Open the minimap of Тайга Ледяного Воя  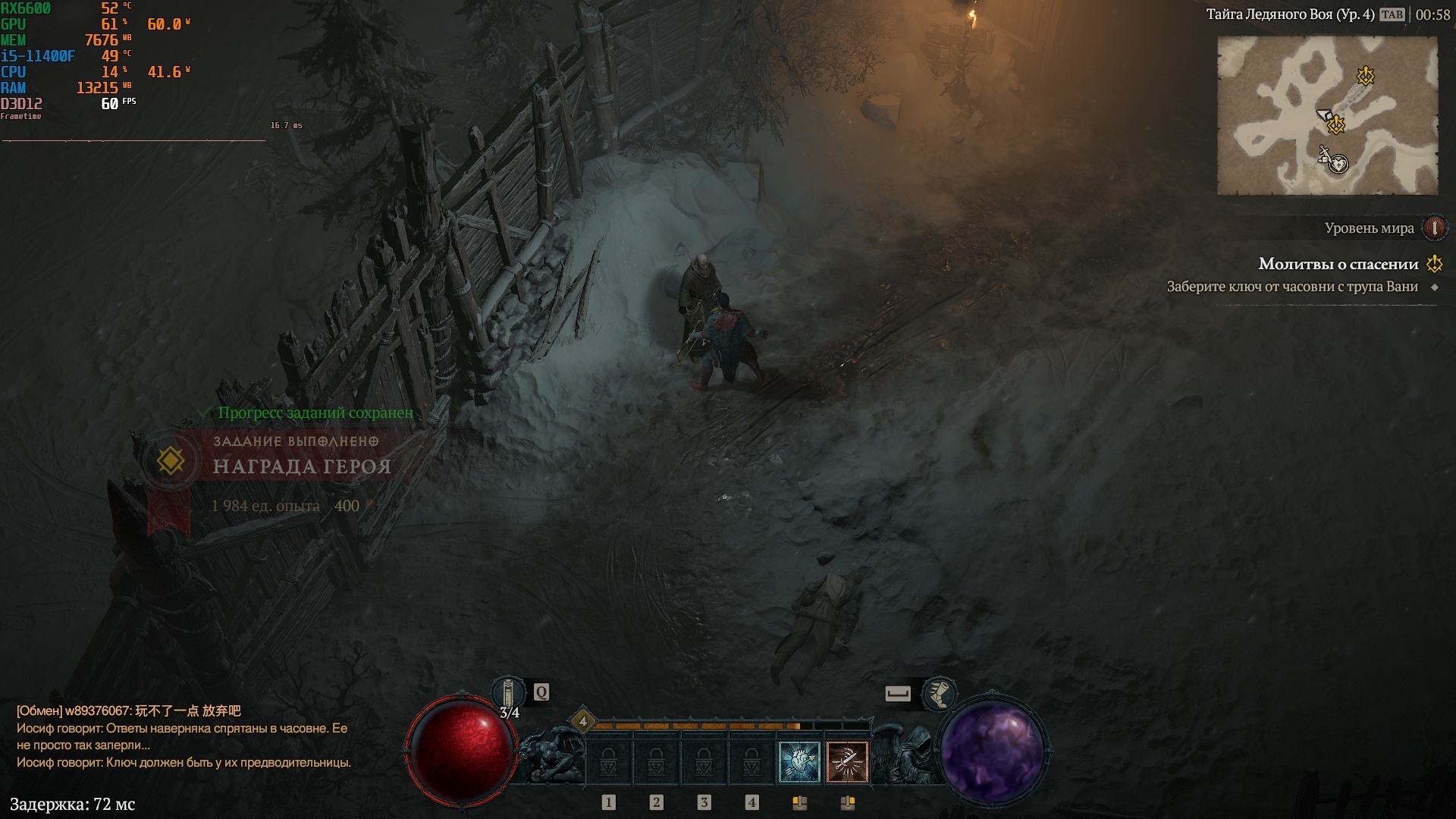click(x=1327, y=115)
